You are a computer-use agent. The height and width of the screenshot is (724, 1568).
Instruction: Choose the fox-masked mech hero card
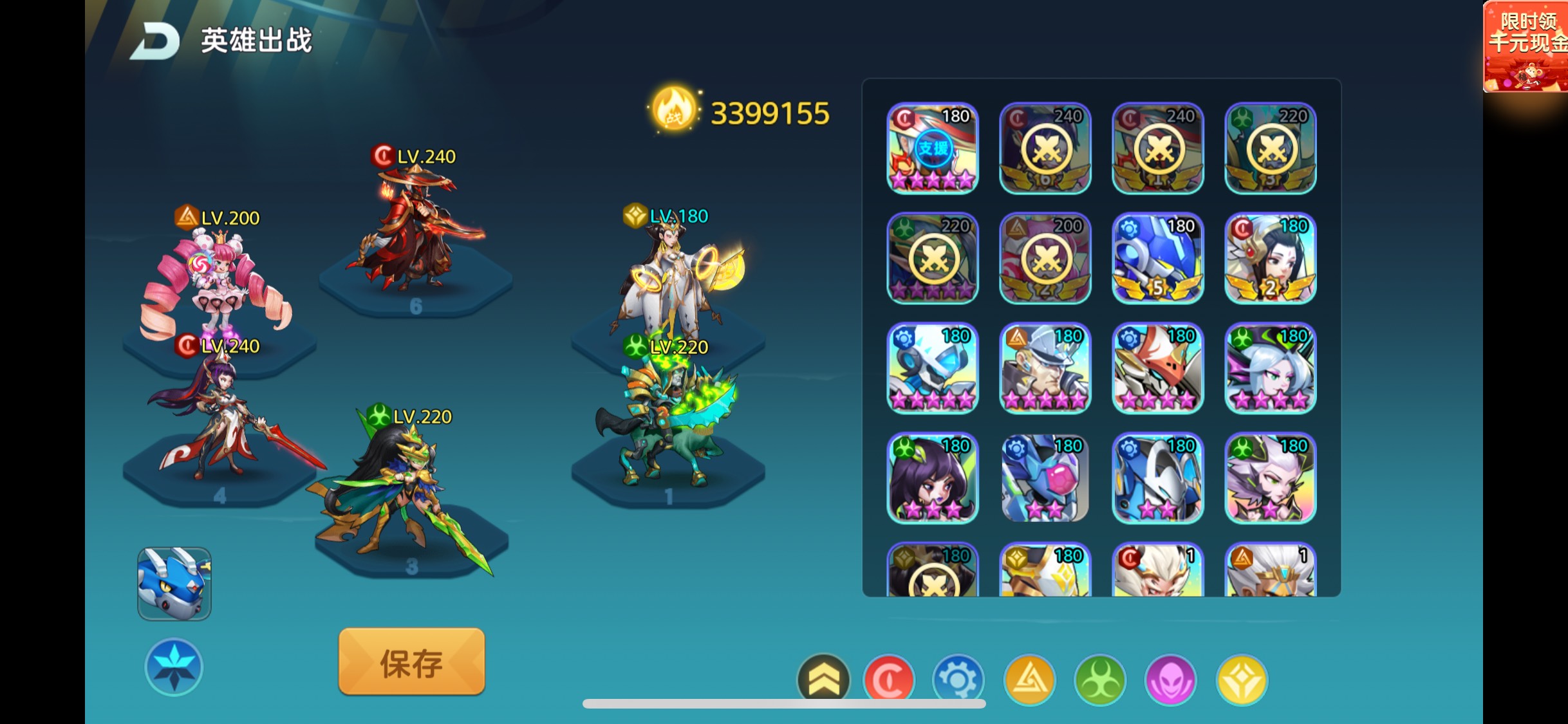pos(1157,368)
